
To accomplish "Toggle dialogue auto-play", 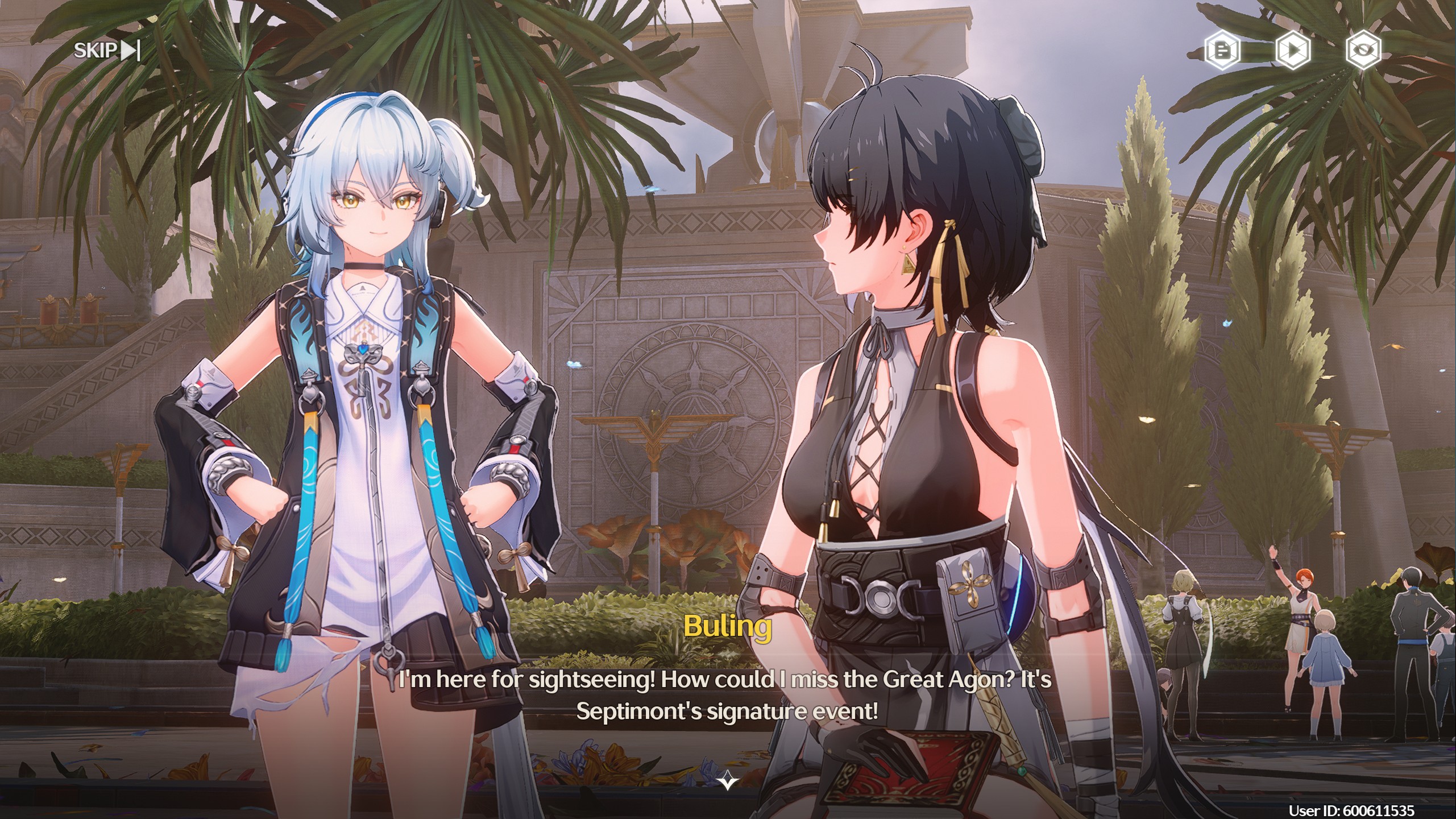I will 1293,51.
